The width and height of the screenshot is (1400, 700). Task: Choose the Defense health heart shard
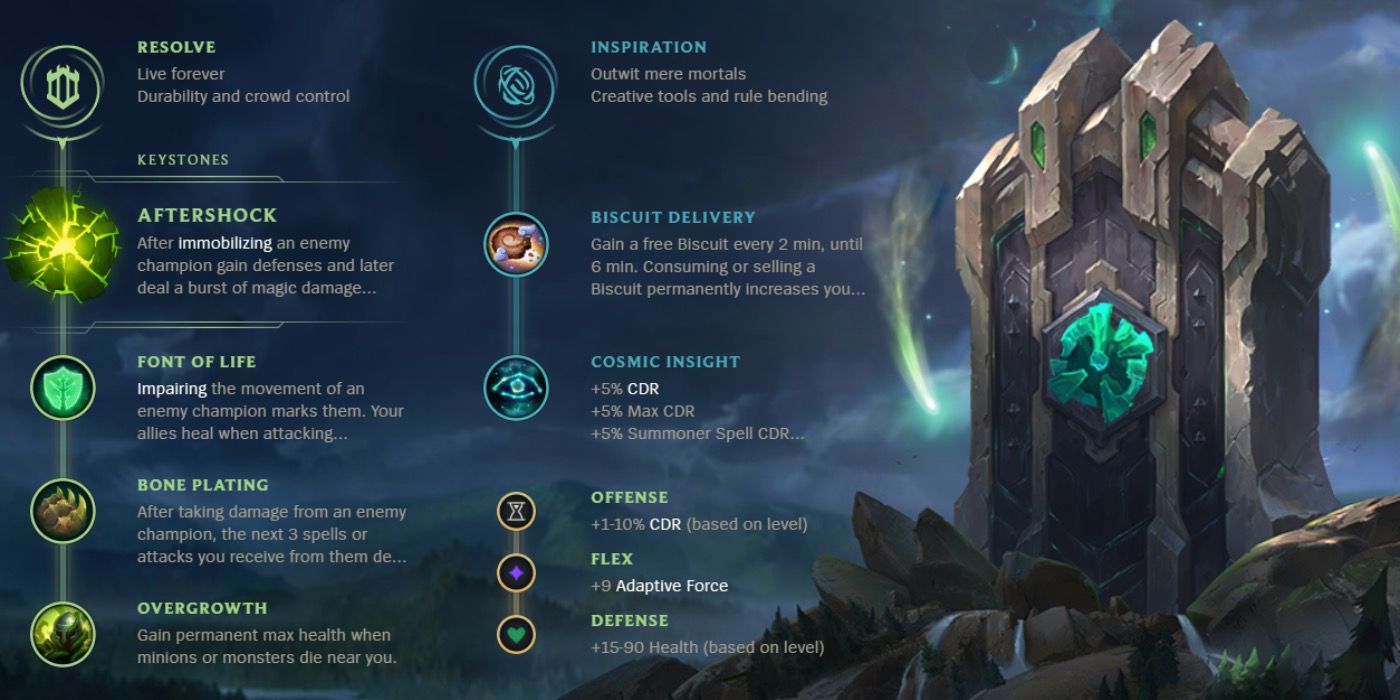(516, 634)
